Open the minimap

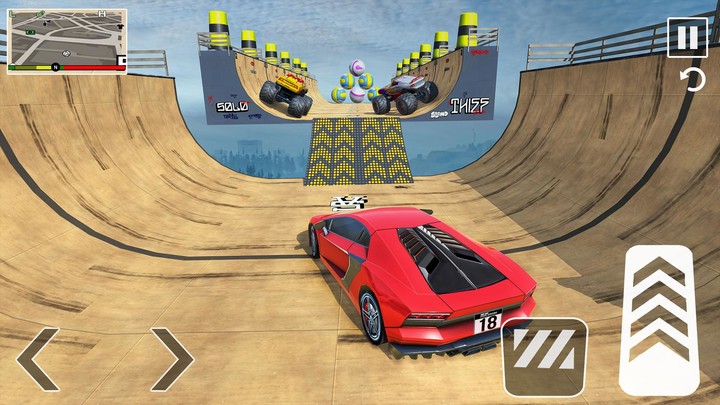click(67, 40)
